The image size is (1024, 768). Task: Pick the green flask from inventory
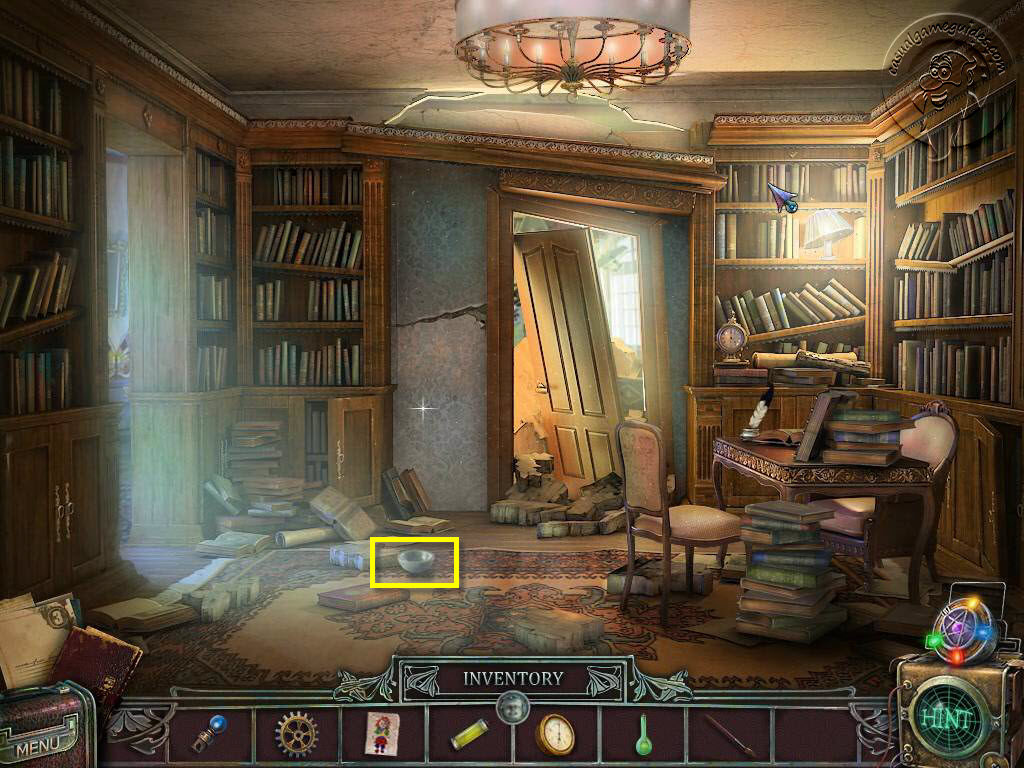coord(643,734)
